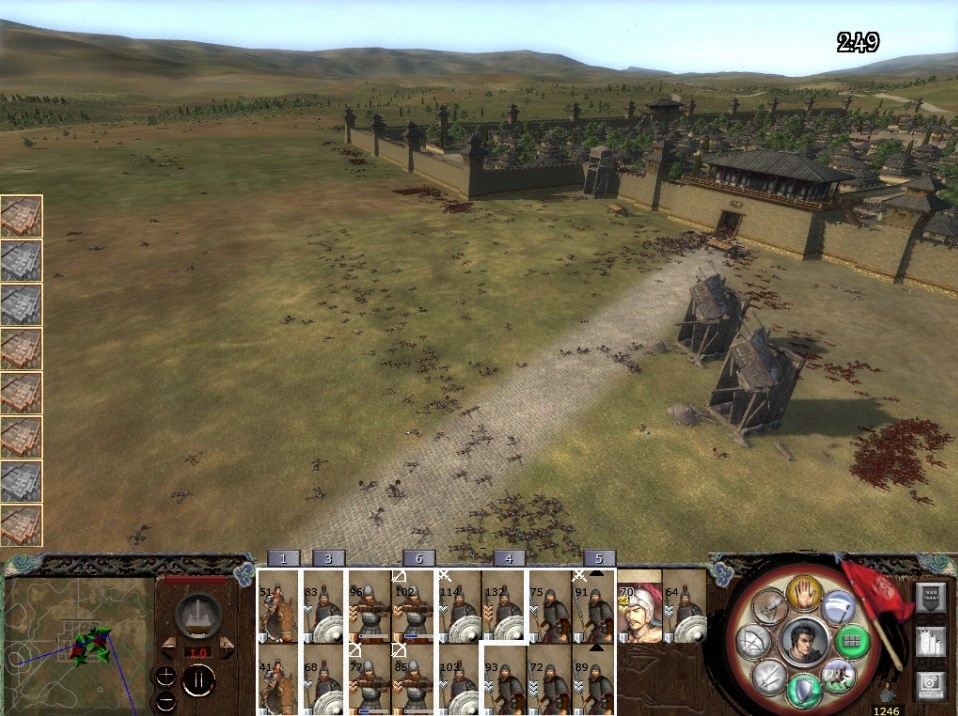Select the cavalry unit card with 51 men
The width and height of the screenshot is (958, 716).
278,606
